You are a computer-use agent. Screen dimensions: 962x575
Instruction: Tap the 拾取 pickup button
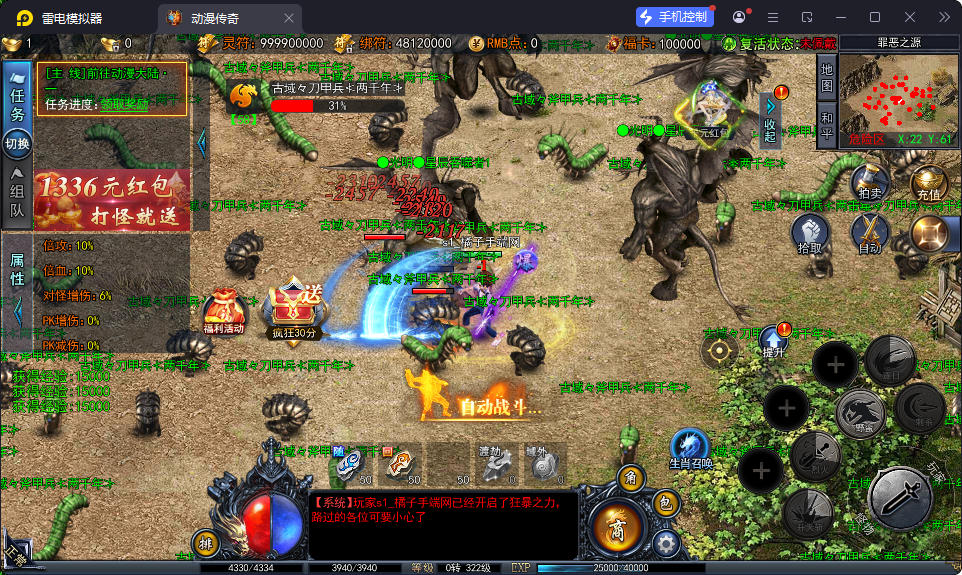pos(811,234)
